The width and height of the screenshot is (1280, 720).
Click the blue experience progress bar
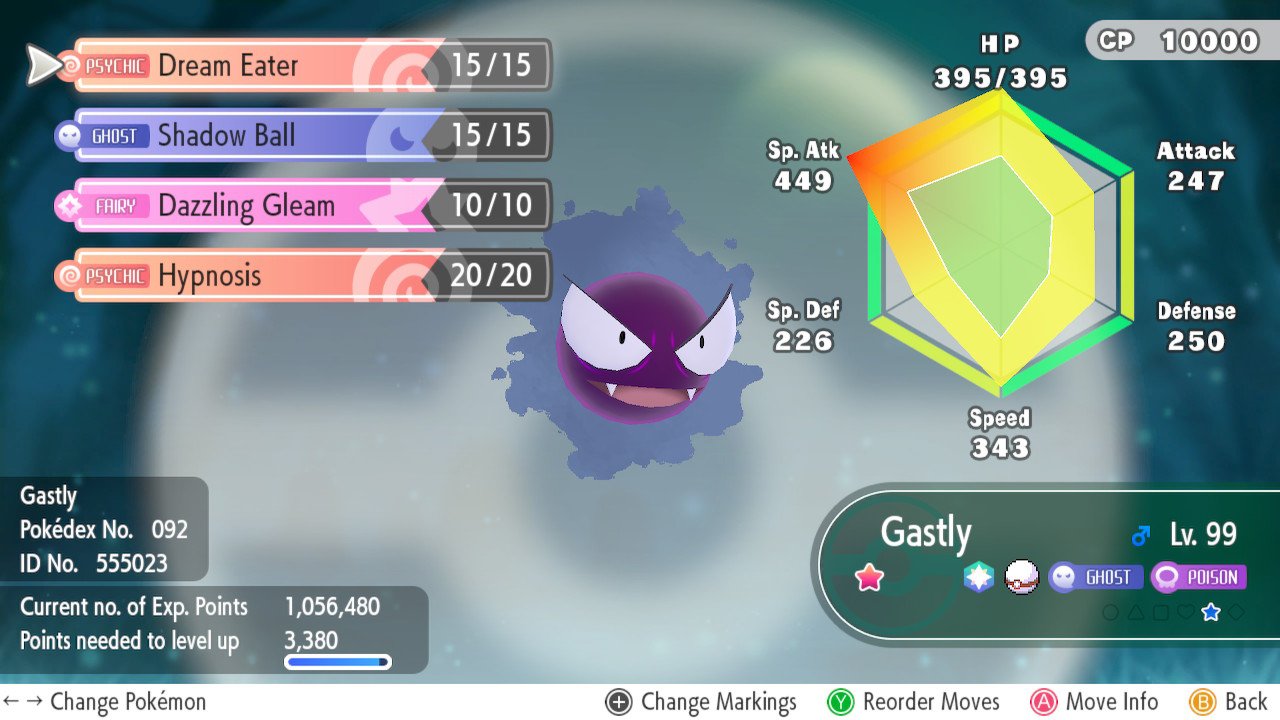(x=339, y=662)
